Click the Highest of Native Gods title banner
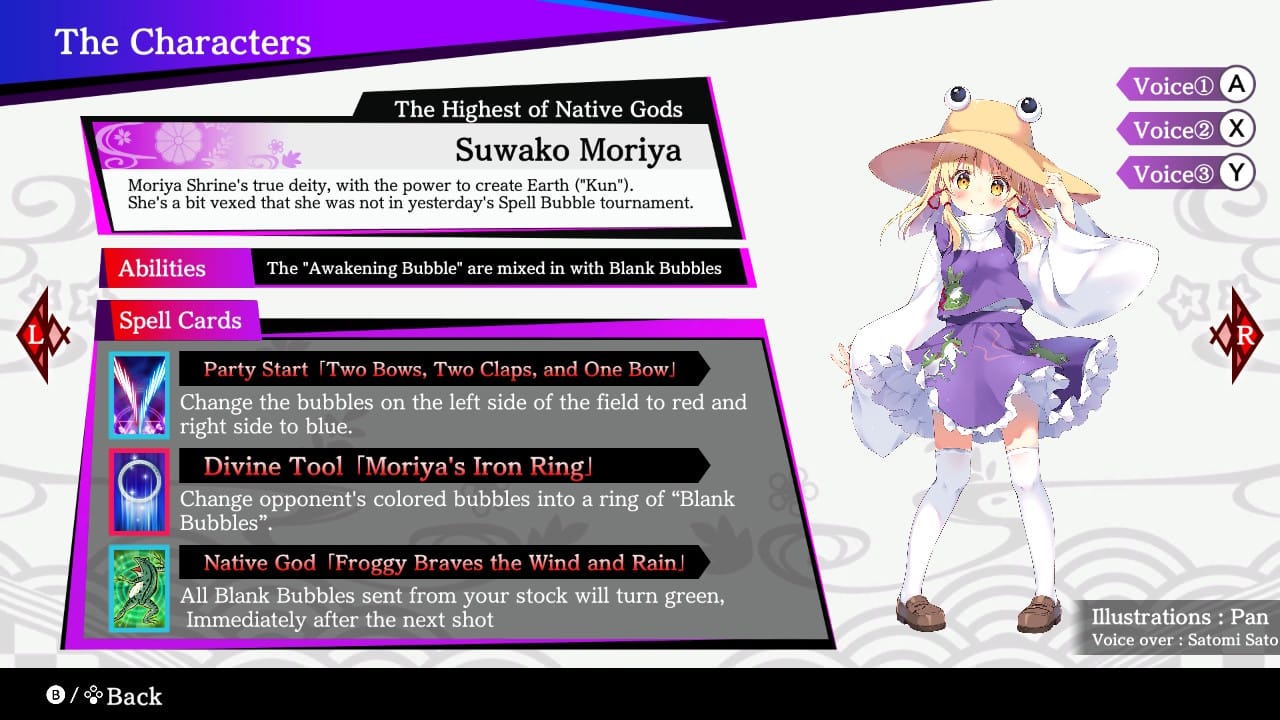Screen dimensions: 1280x720 coord(540,110)
